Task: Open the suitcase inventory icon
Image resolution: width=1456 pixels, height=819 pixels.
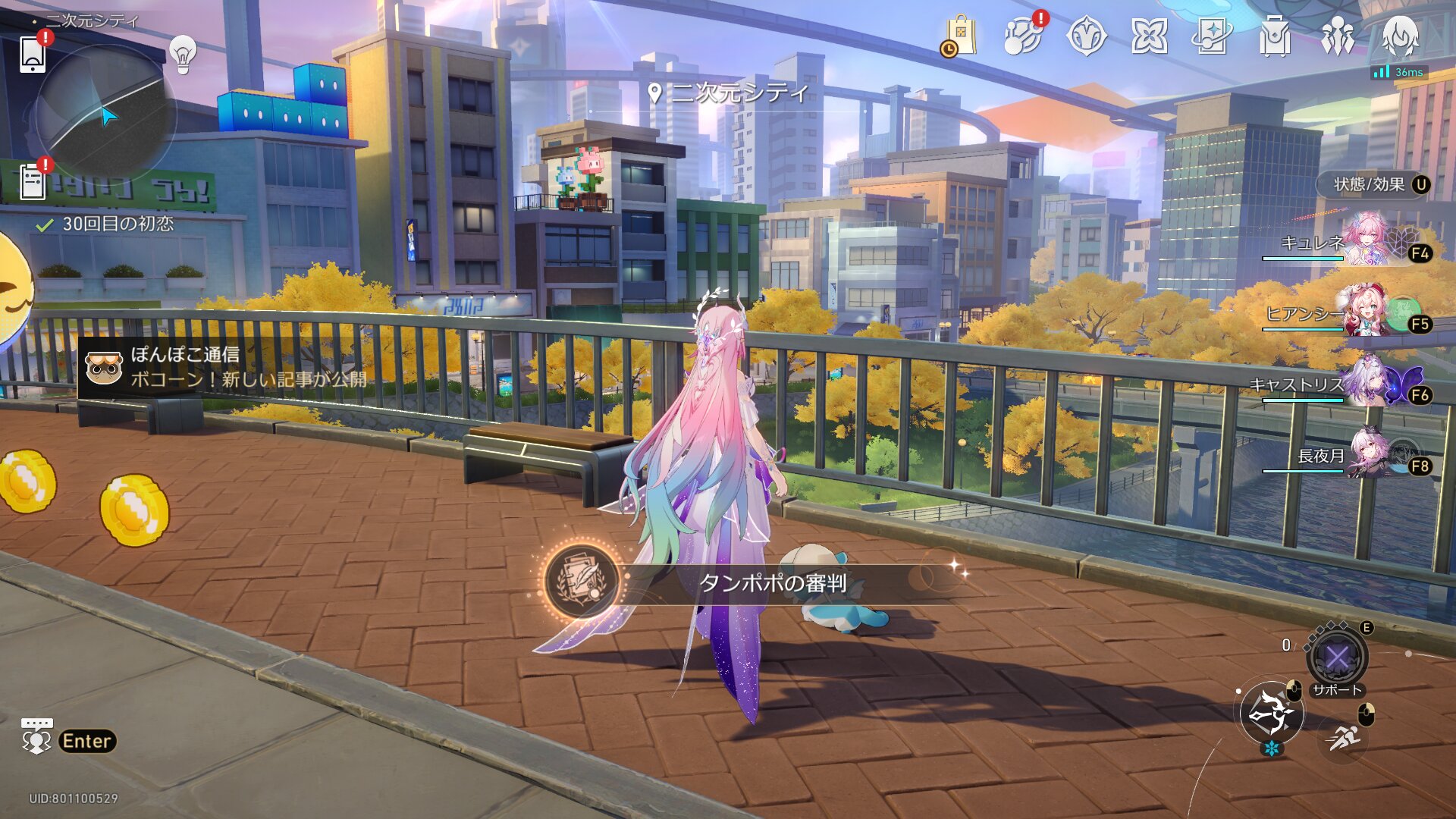Action: click(x=1275, y=36)
